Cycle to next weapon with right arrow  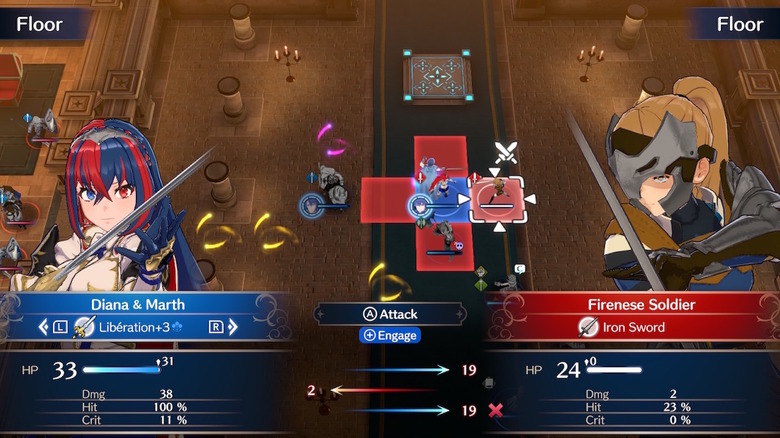coord(232,327)
